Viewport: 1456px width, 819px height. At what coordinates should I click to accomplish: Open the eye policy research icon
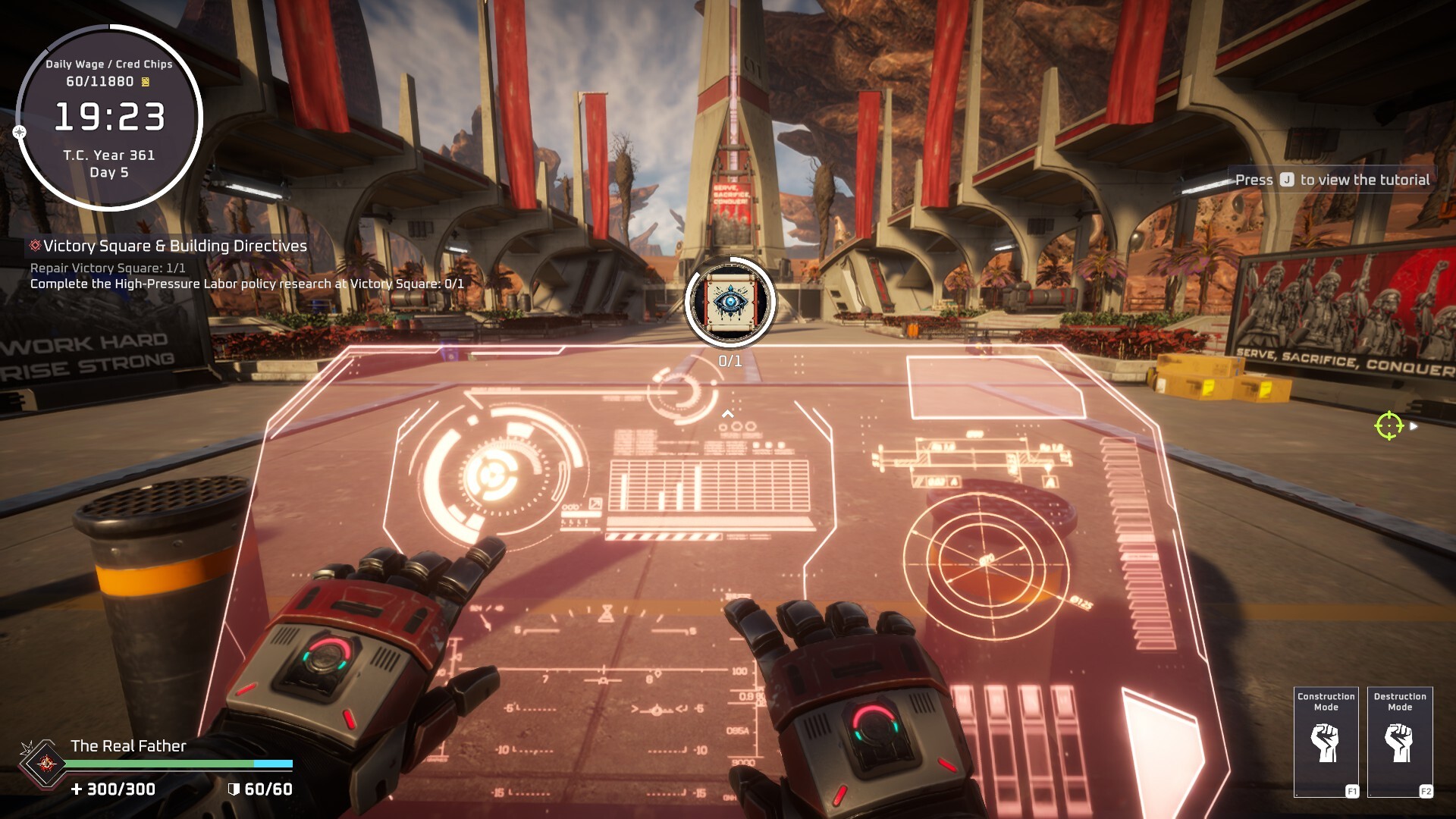(x=730, y=302)
